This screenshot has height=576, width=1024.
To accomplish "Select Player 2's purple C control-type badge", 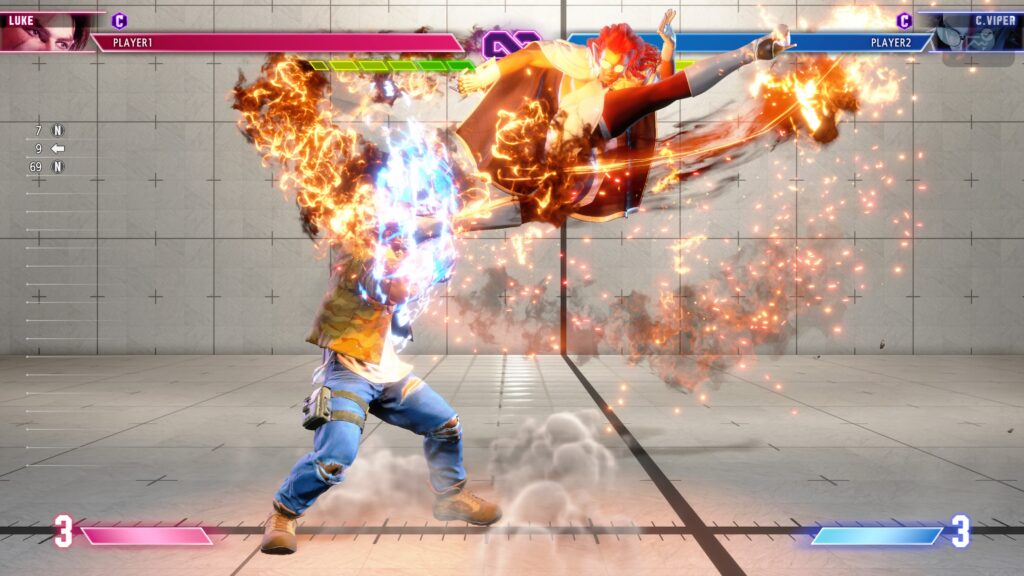I will pos(904,20).
